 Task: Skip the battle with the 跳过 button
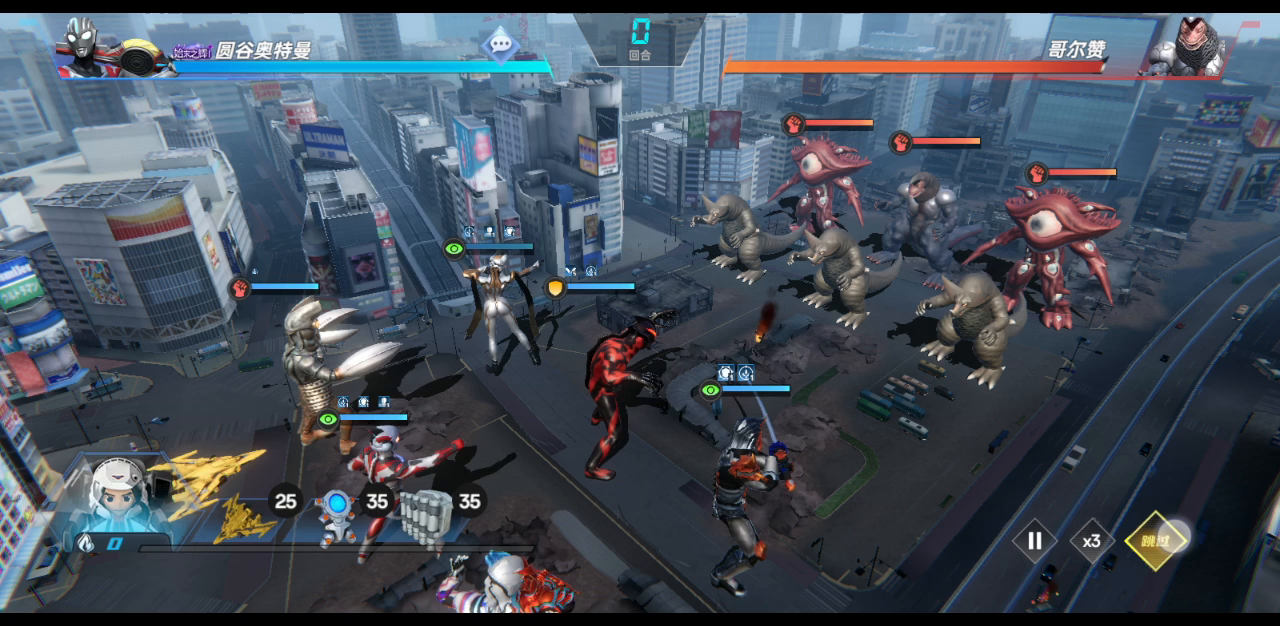point(1154,541)
